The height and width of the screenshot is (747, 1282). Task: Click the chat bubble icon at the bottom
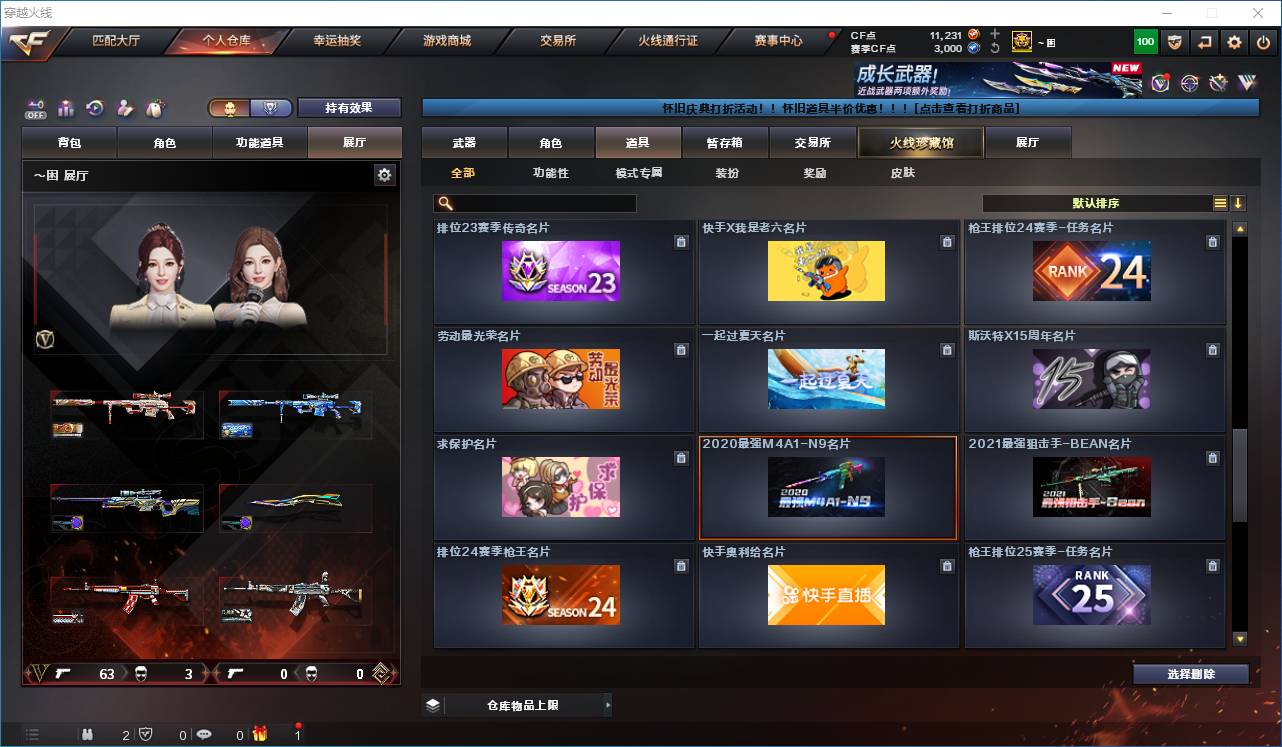click(x=203, y=733)
